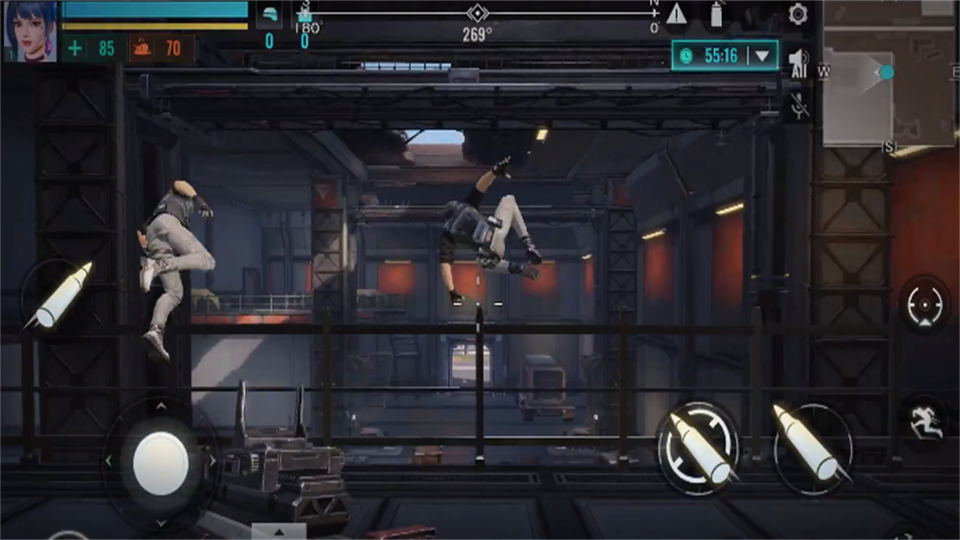Image resolution: width=960 pixels, height=540 pixels.
Task: Select the blue-haired character portrait
Action: pos(30,31)
